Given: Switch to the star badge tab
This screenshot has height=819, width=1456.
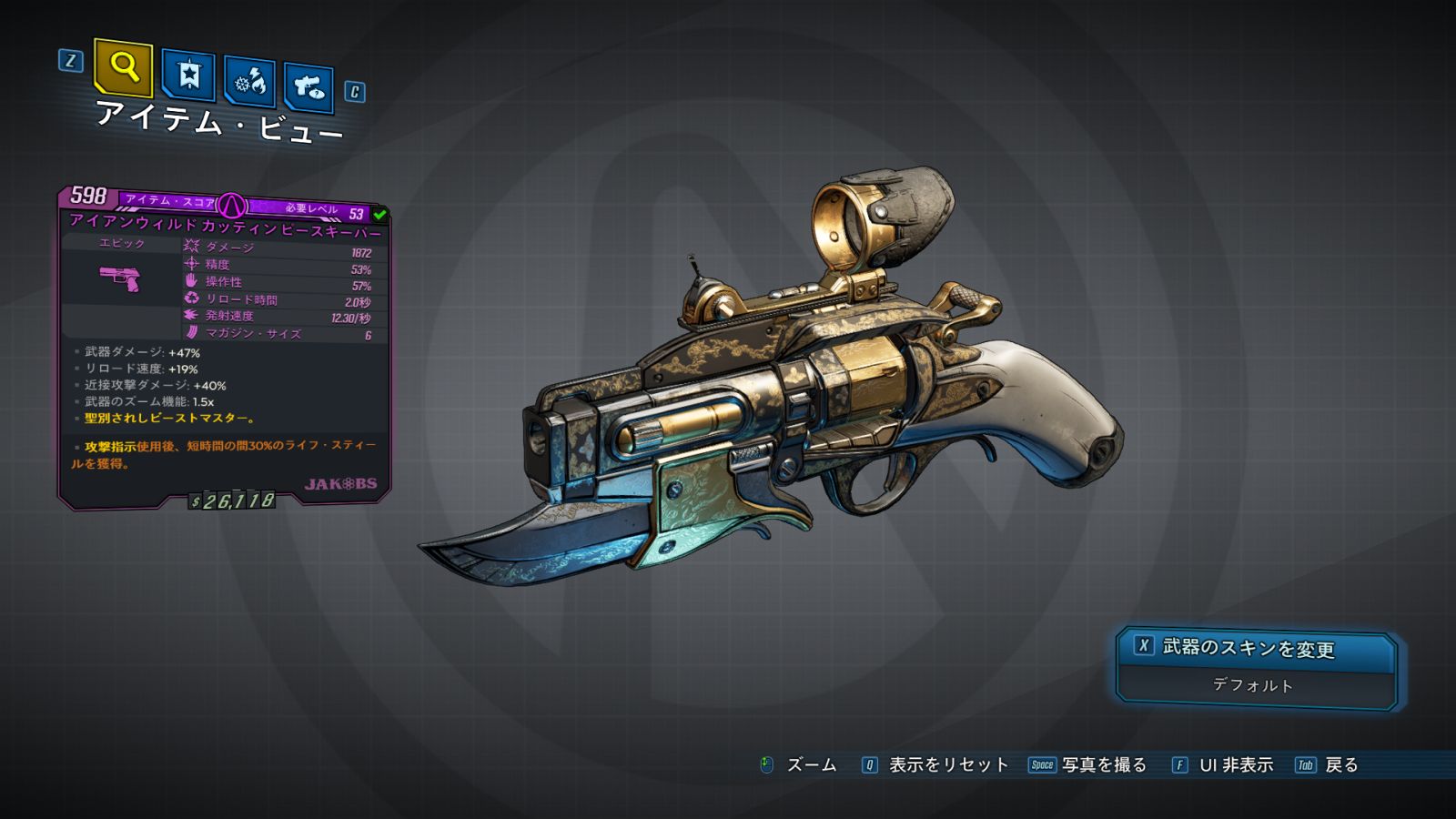Looking at the screenshot, I should [x=188, y=75].
